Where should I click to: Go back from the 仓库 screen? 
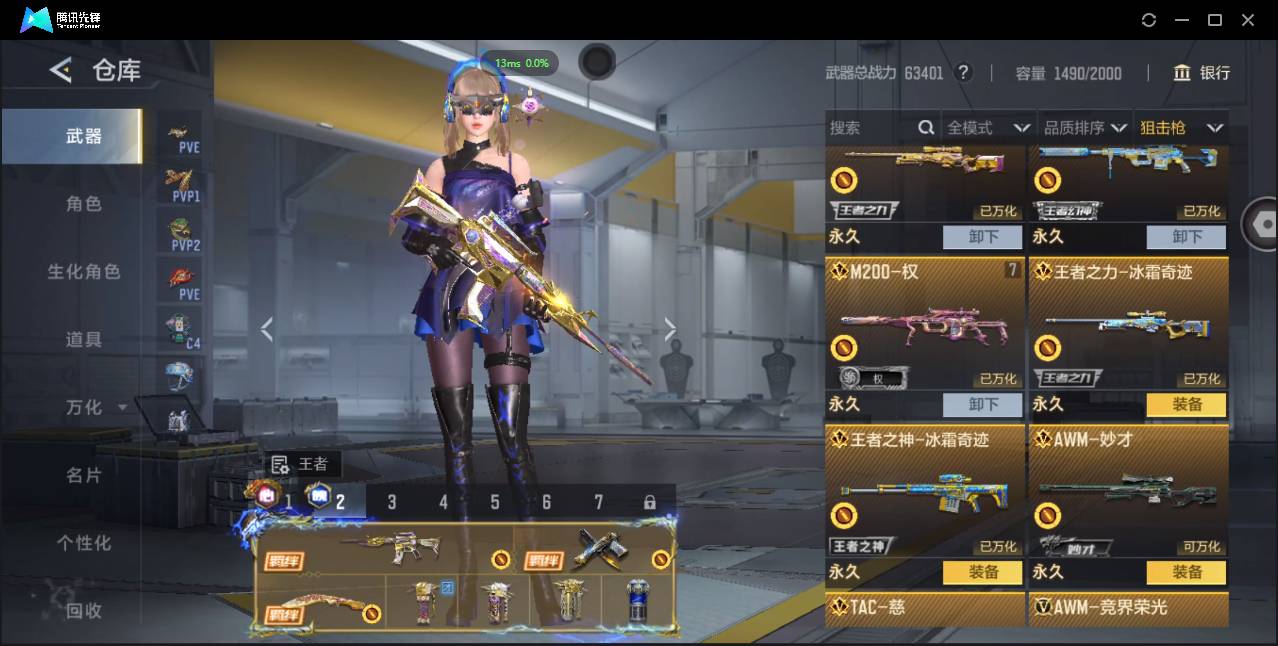pos(61,70)
